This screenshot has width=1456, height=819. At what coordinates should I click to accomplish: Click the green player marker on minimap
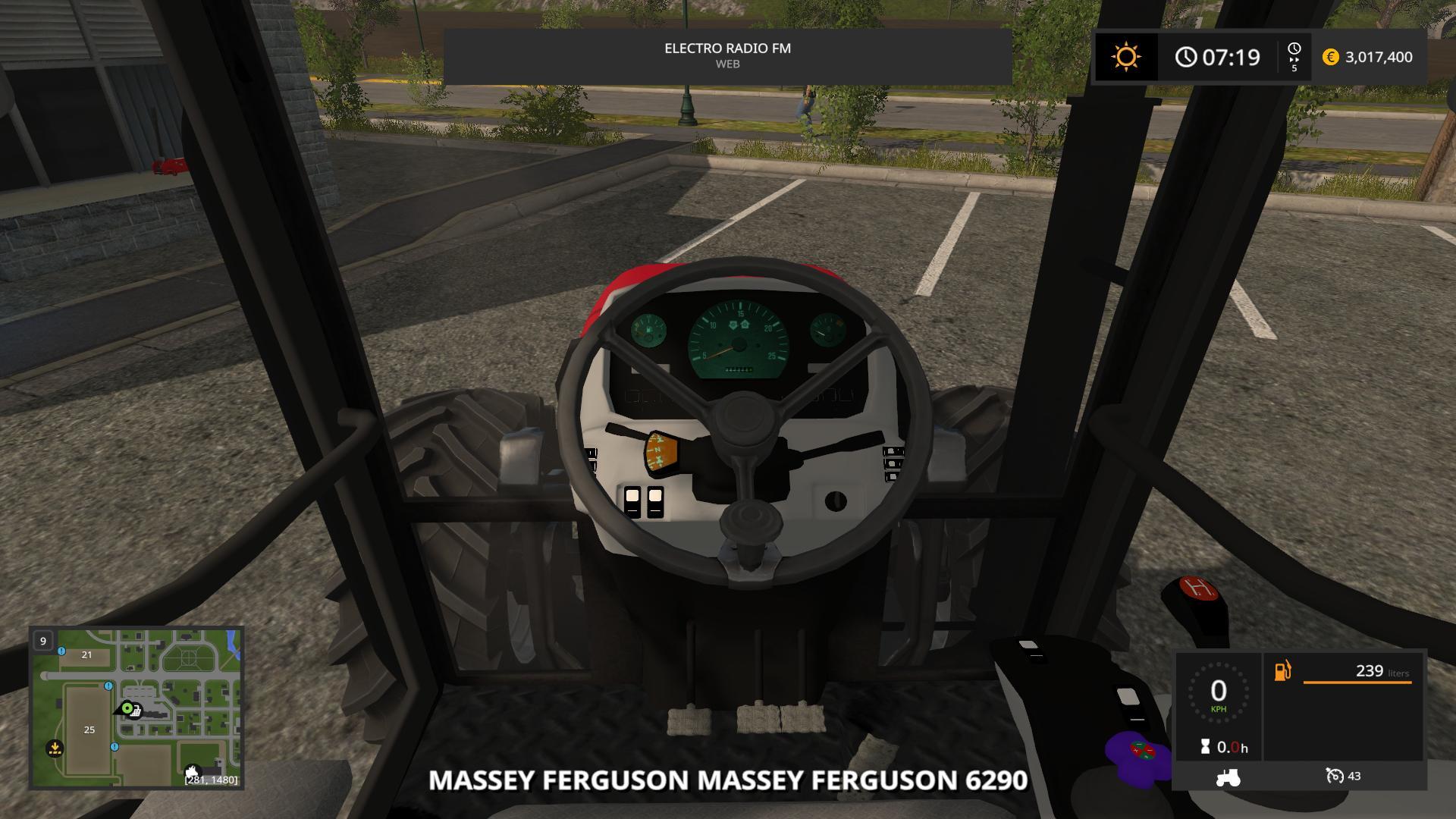point(127,709)
